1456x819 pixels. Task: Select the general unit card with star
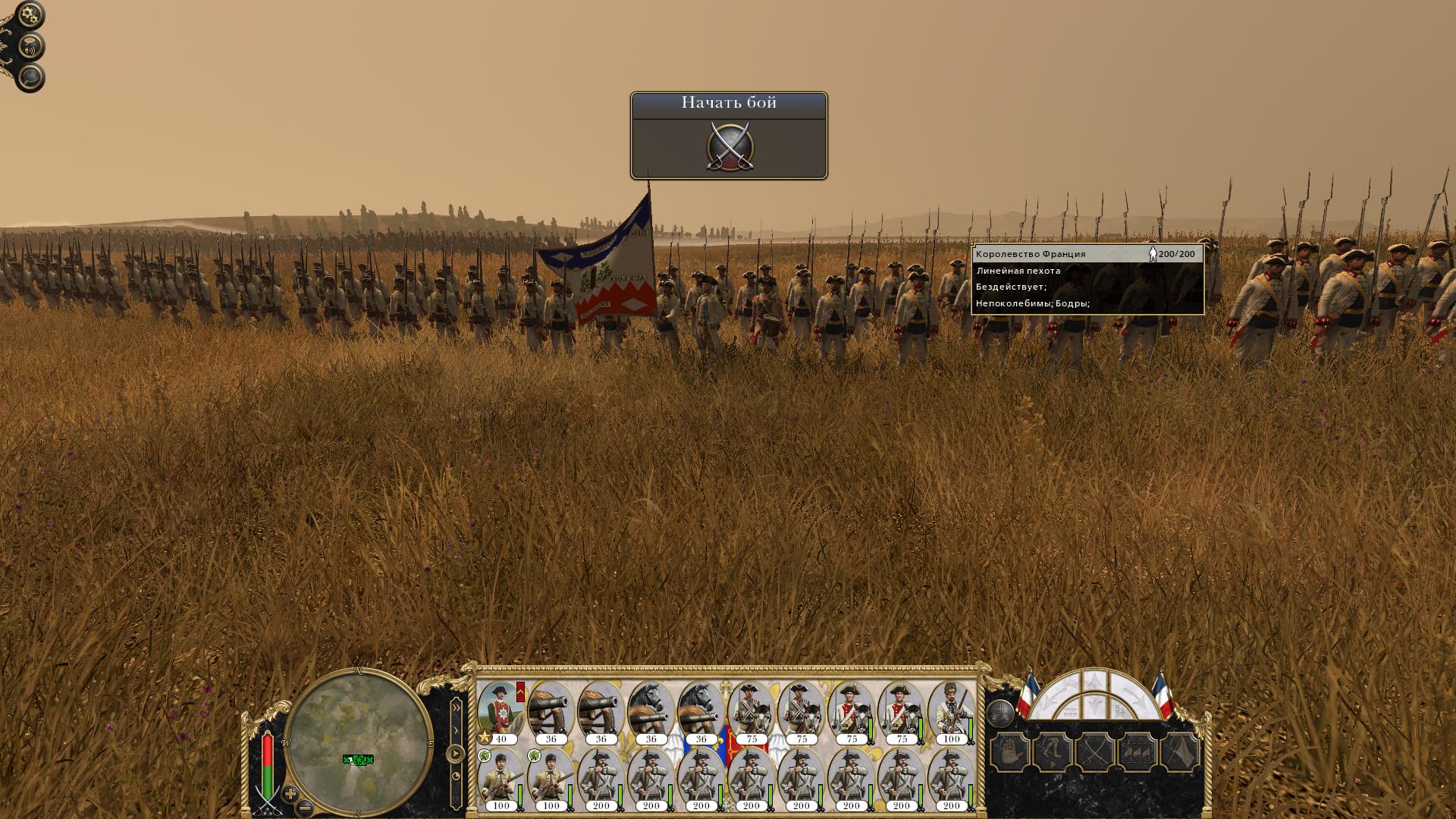500,713
